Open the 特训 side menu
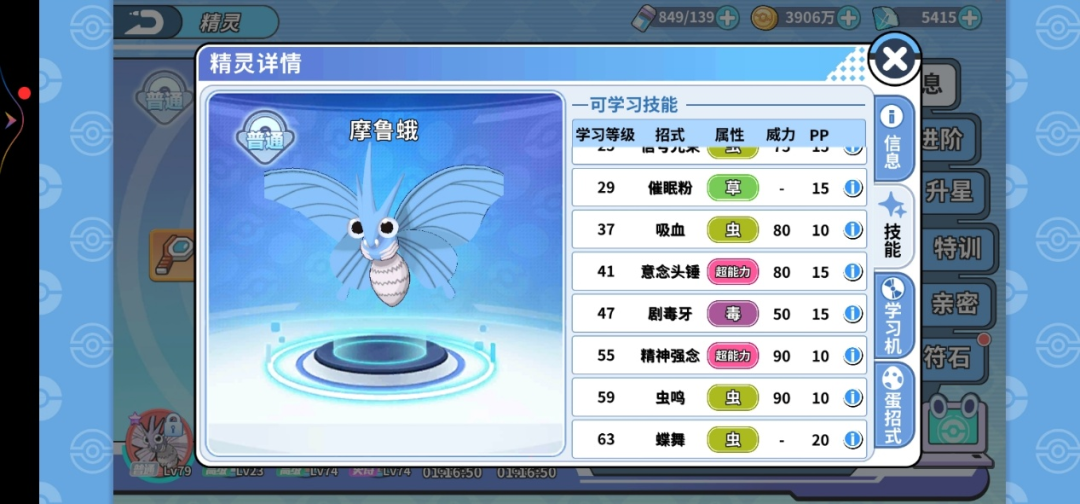The height and width of the screenshot is (504, 1080). point(956,247)
